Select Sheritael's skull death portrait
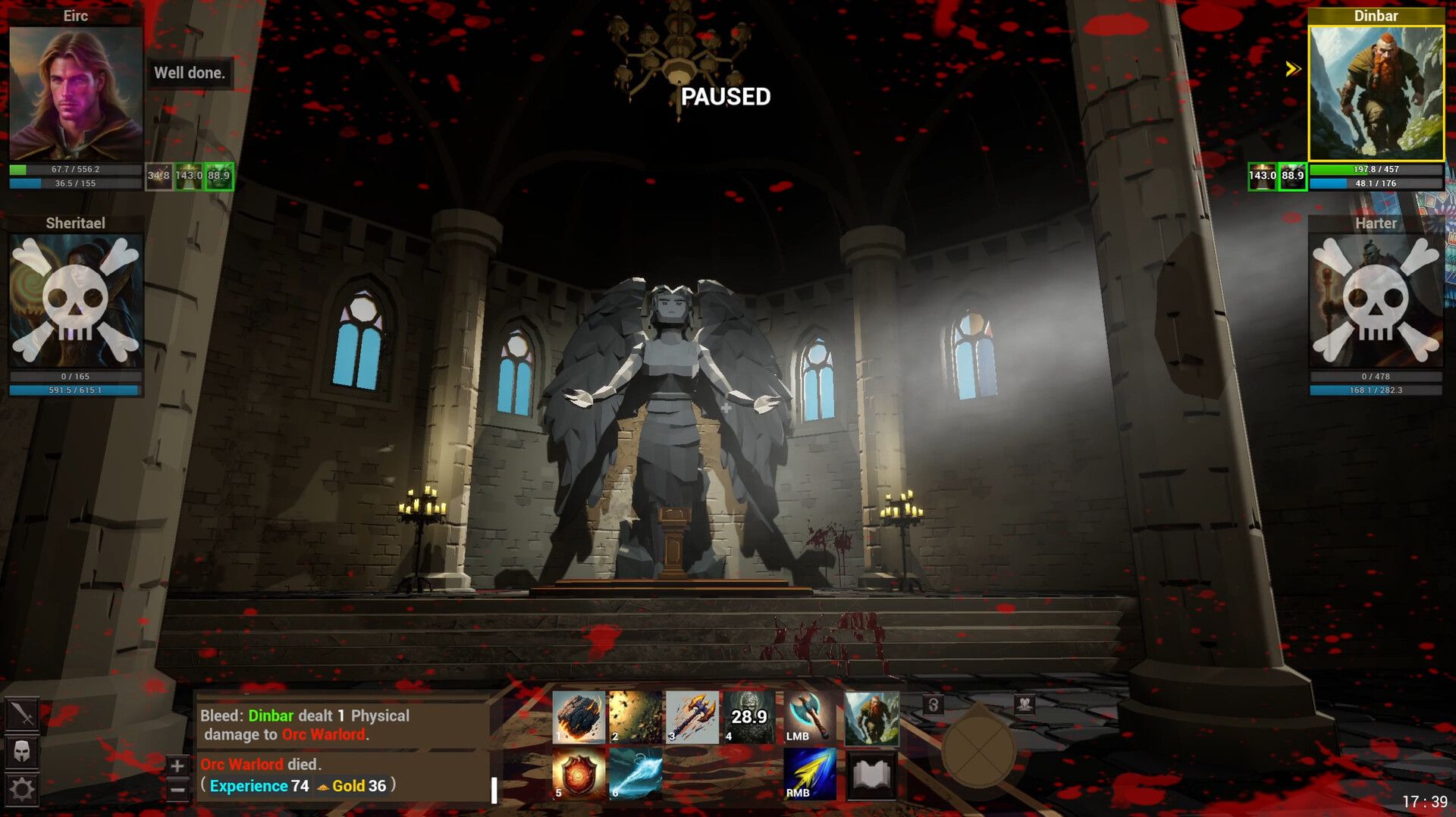The image size is (1456, 817). click(74, 303)
